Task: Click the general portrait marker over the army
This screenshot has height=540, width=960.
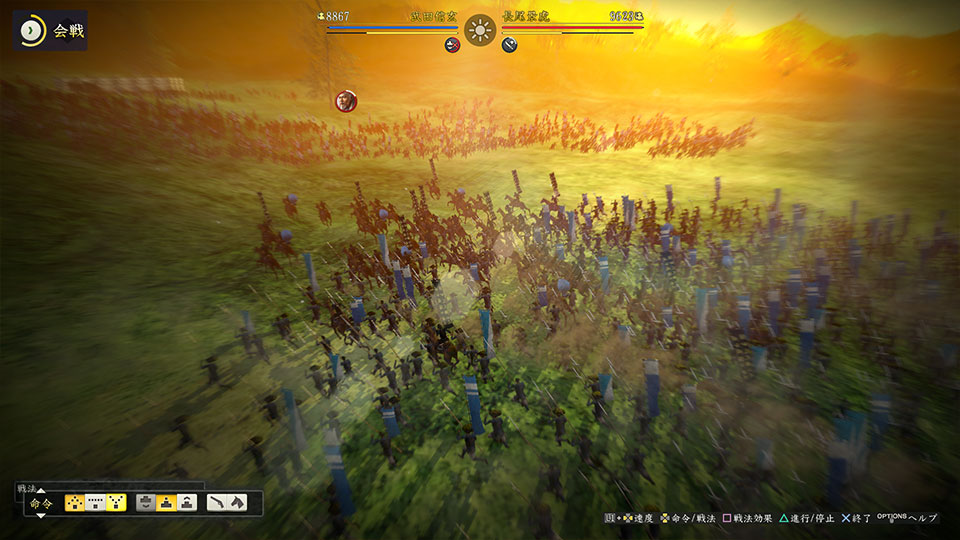Action: [346, 100]
